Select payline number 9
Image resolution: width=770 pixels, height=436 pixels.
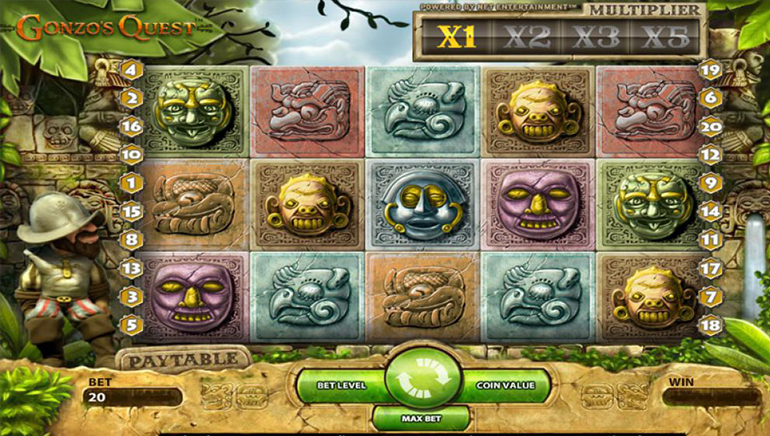point(711,183)
